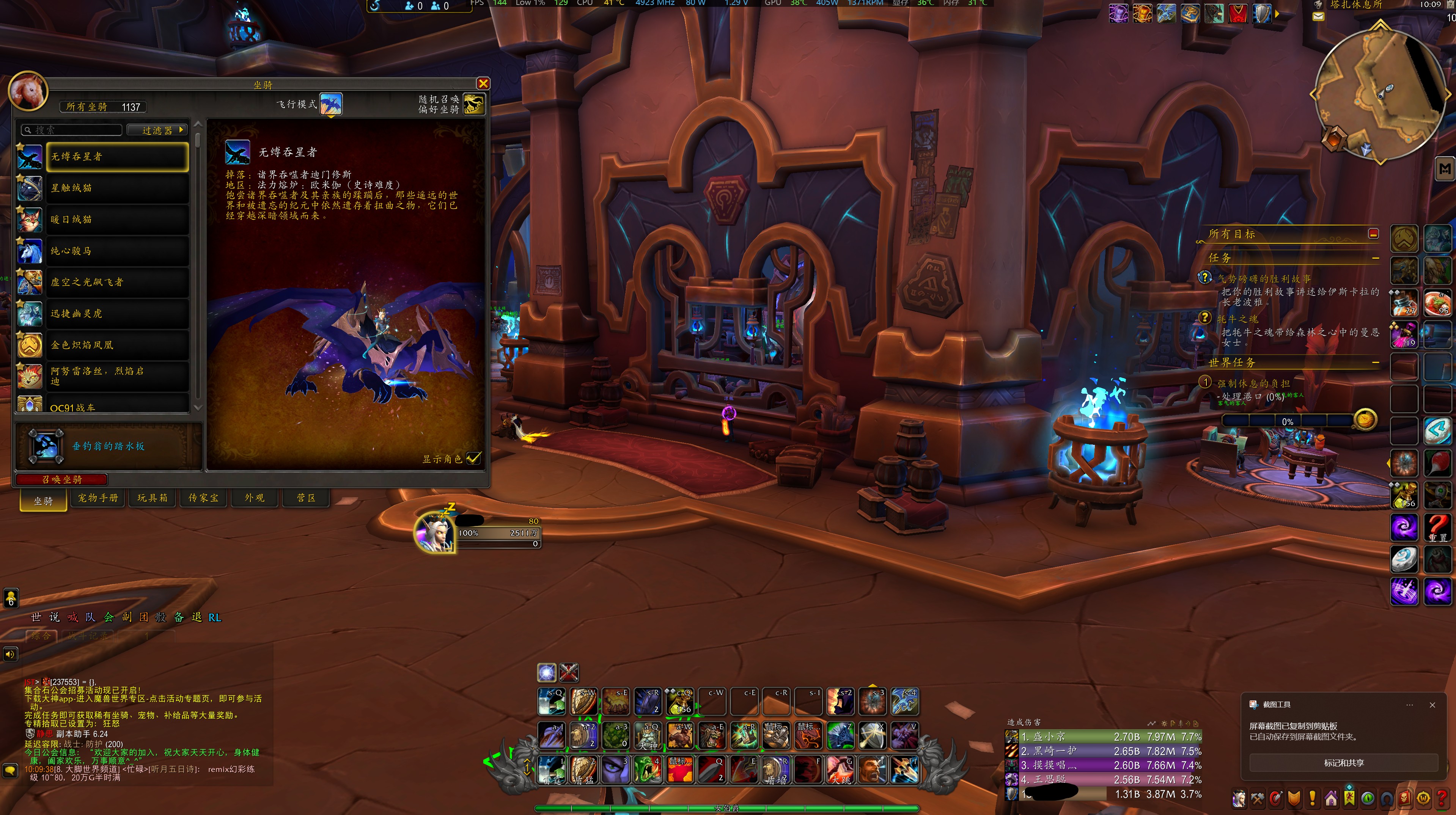Select the 暖日绒猫 mount entry
This screenshot has height=815, width=1456.
[117, 219]
